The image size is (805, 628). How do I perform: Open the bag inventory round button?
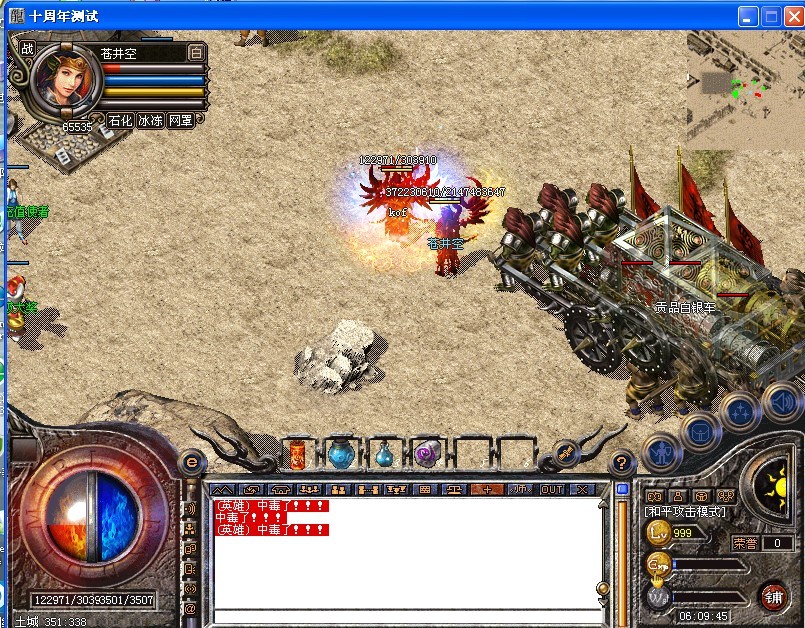[x=700, y=432]
